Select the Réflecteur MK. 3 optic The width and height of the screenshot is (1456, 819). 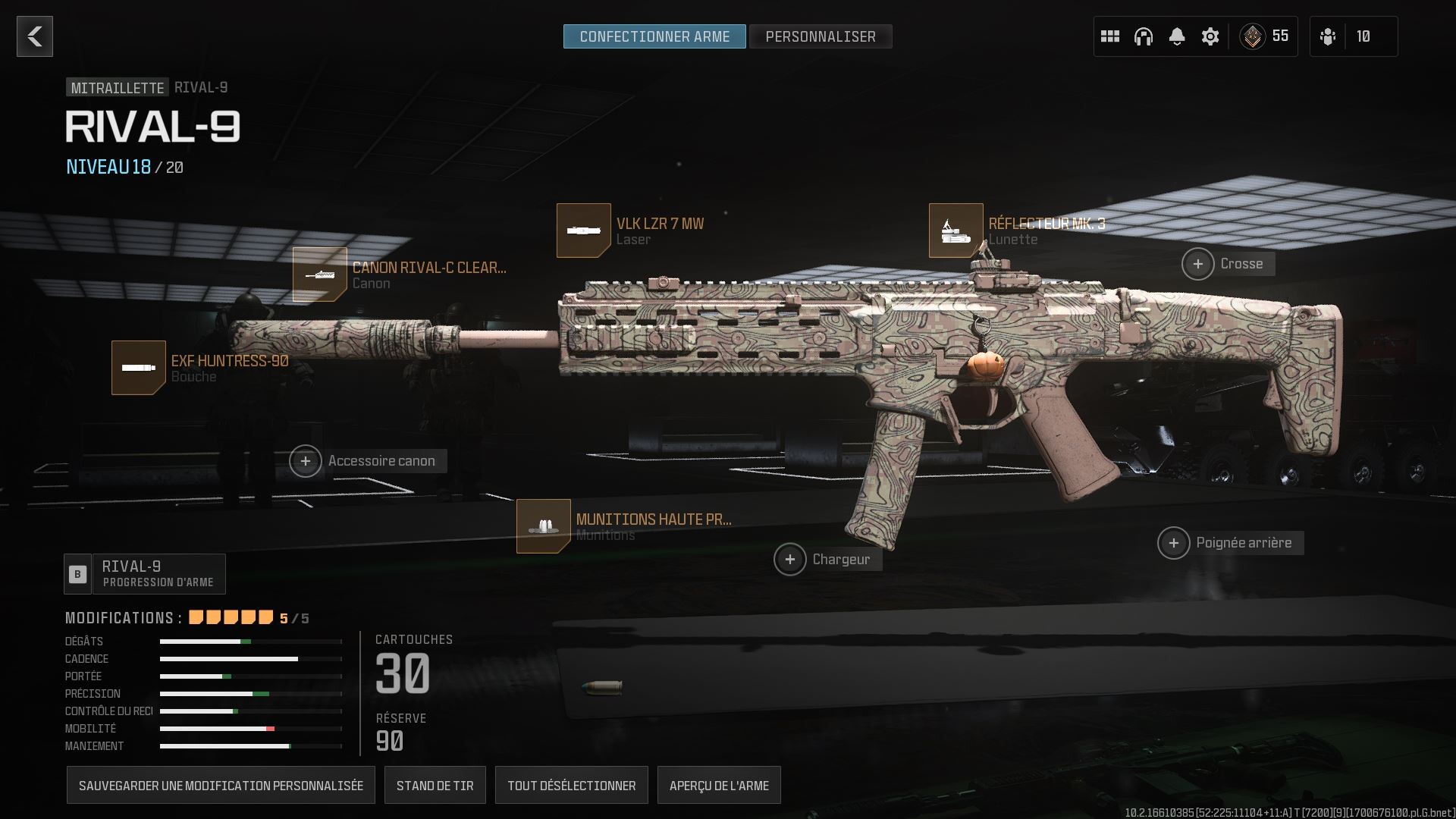pos(955,230)
